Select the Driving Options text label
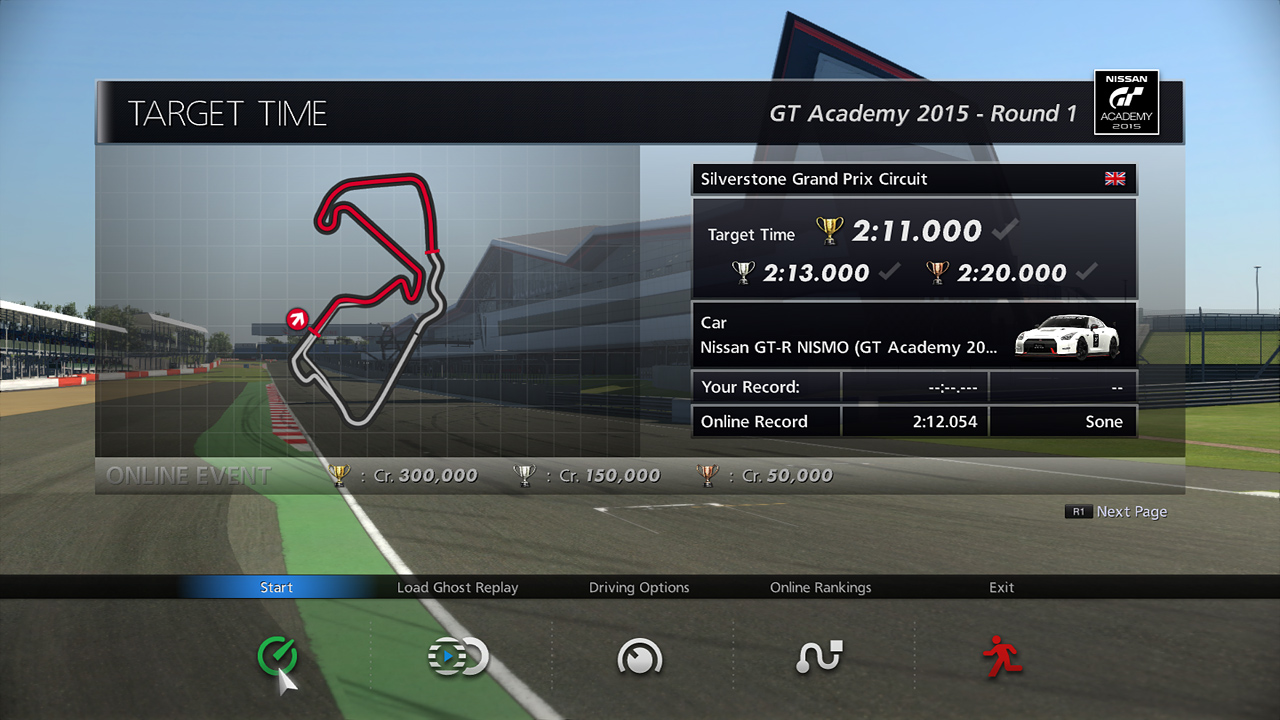 coord(639,587)
